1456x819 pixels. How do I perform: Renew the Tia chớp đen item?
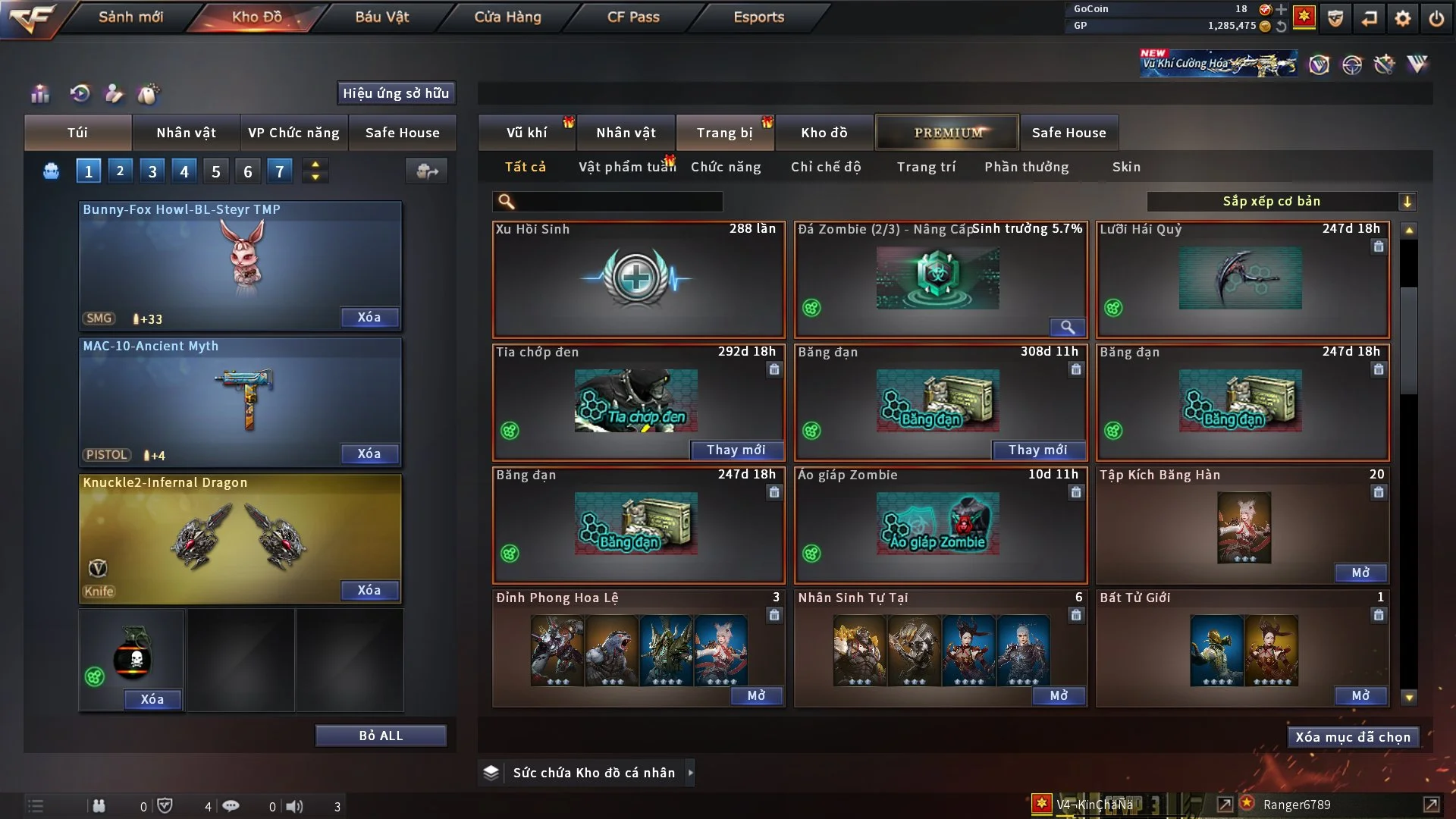pos(736,450)
